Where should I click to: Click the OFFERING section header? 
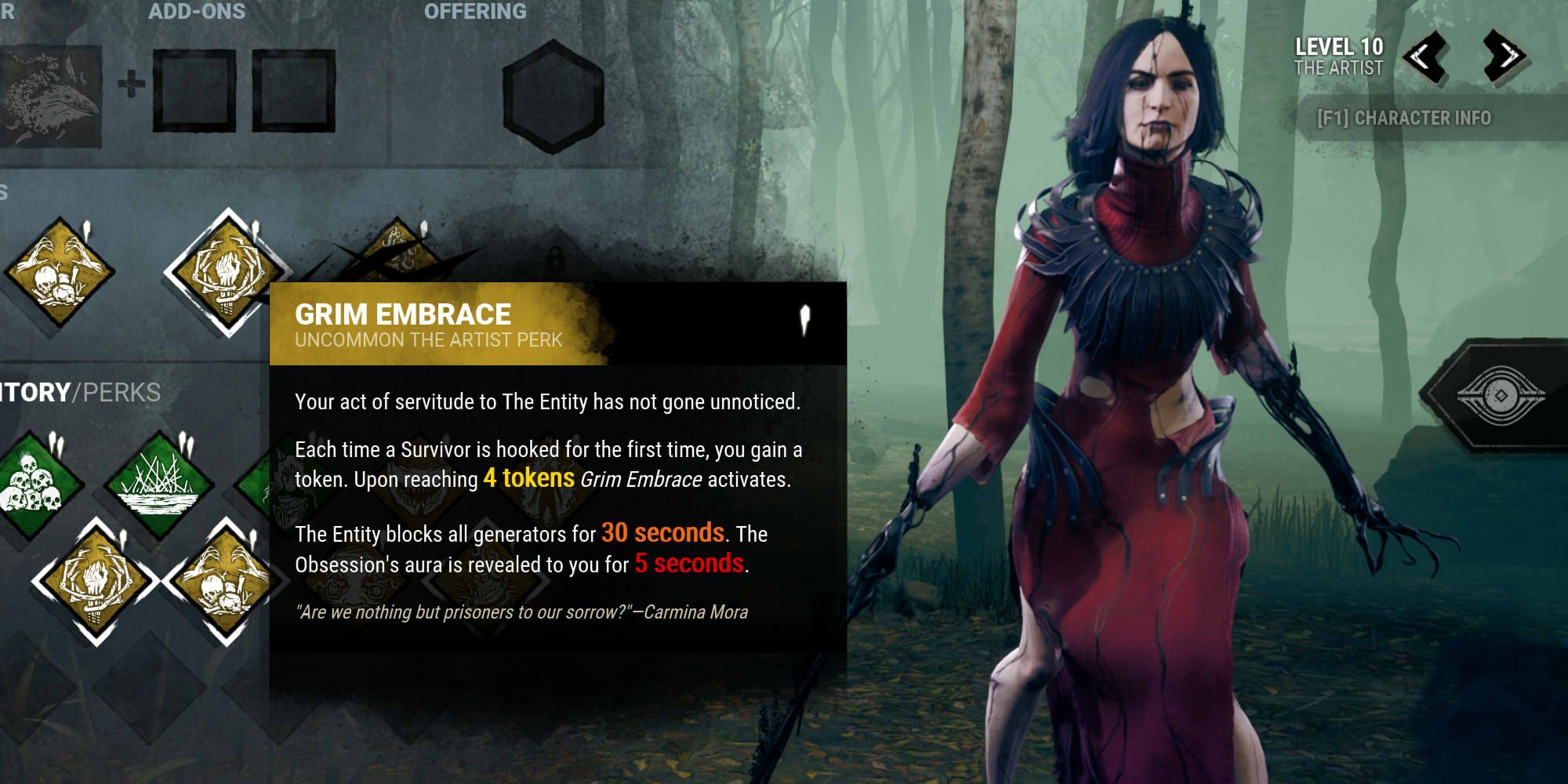[474, 12]
